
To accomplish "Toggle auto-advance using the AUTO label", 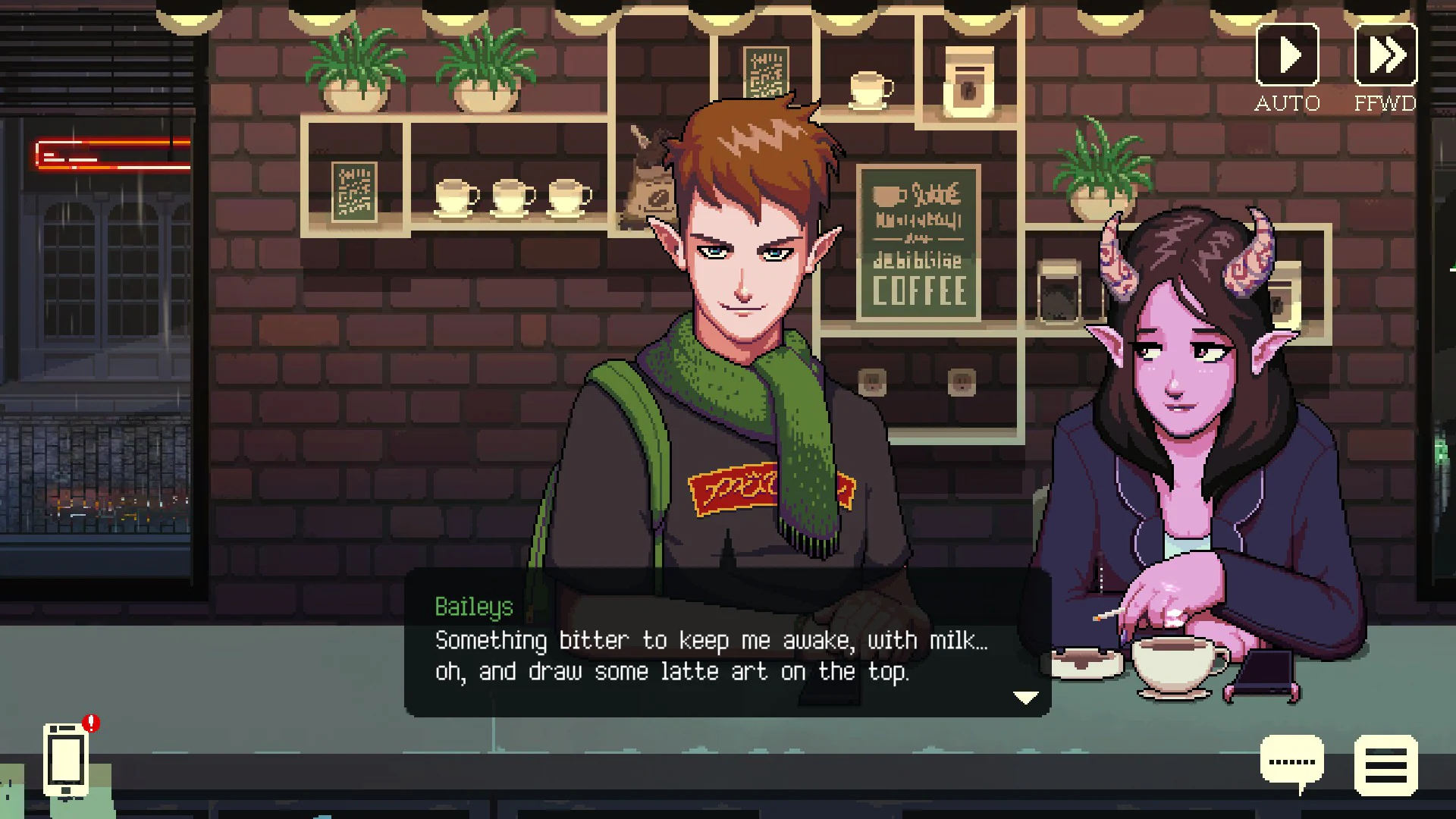I will tap(1288, 103).
